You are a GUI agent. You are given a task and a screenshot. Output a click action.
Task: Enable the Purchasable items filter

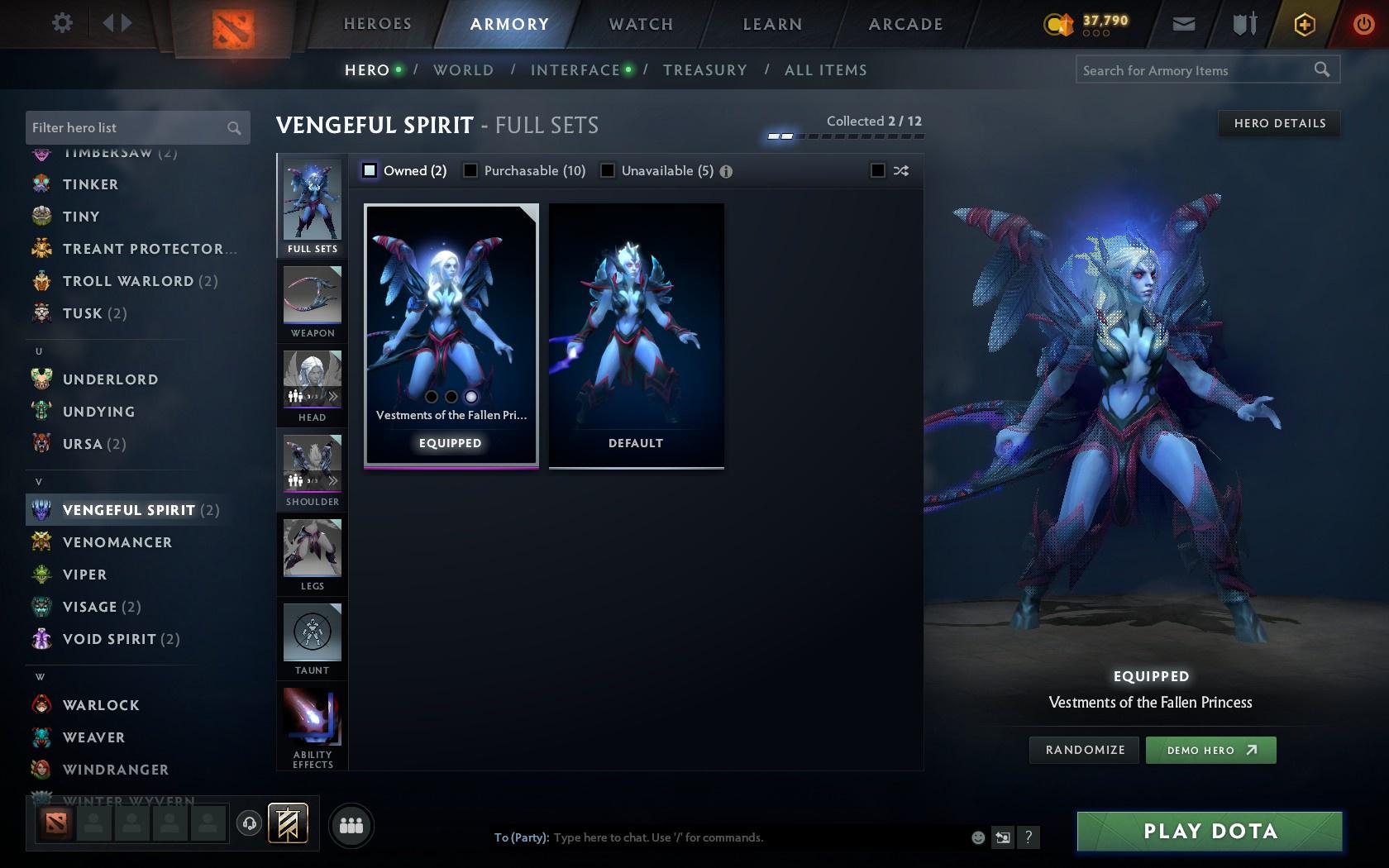point(471,170)
